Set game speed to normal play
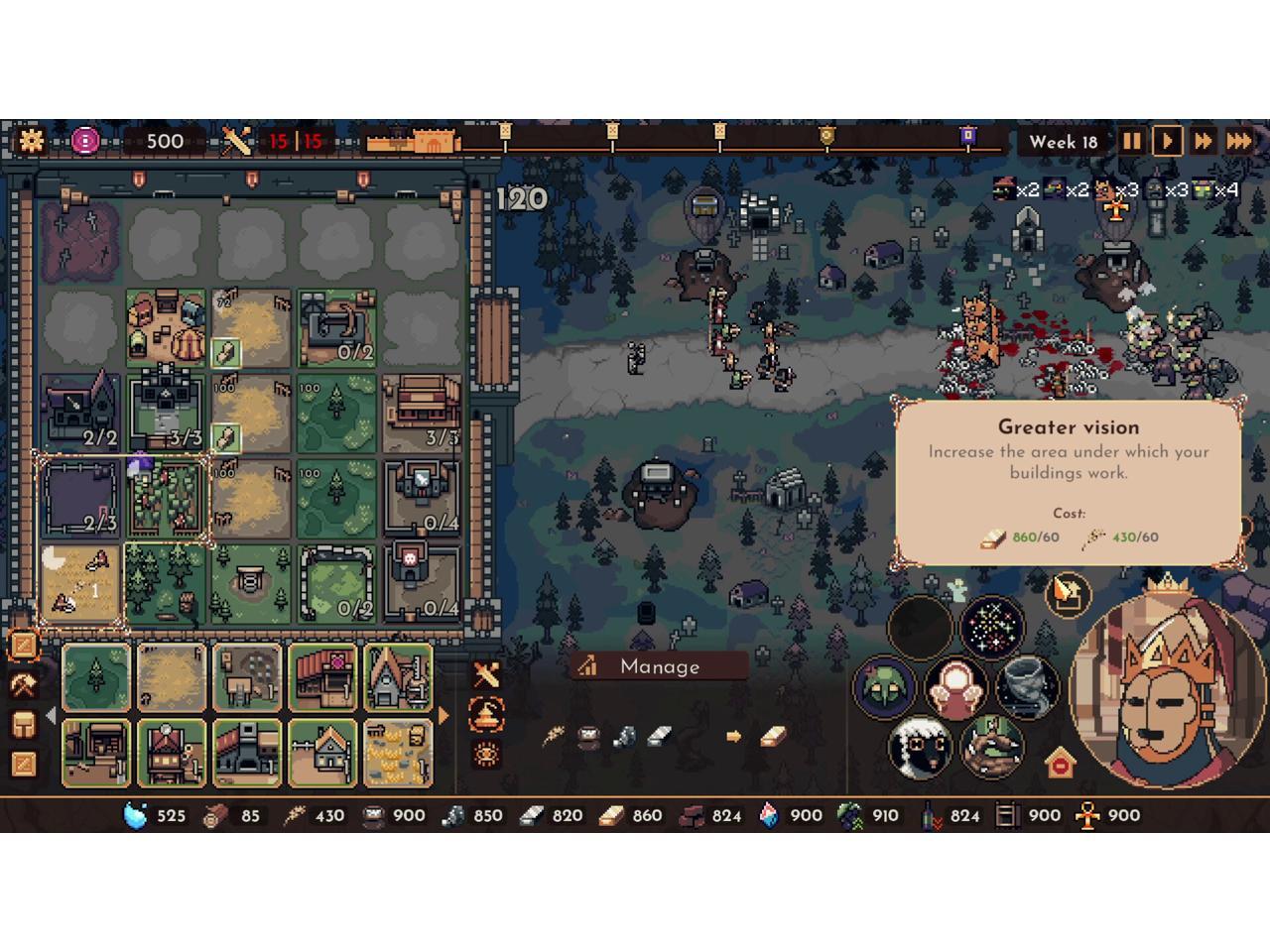The height and width of the screenshot is (952, 1270). 1168,141
